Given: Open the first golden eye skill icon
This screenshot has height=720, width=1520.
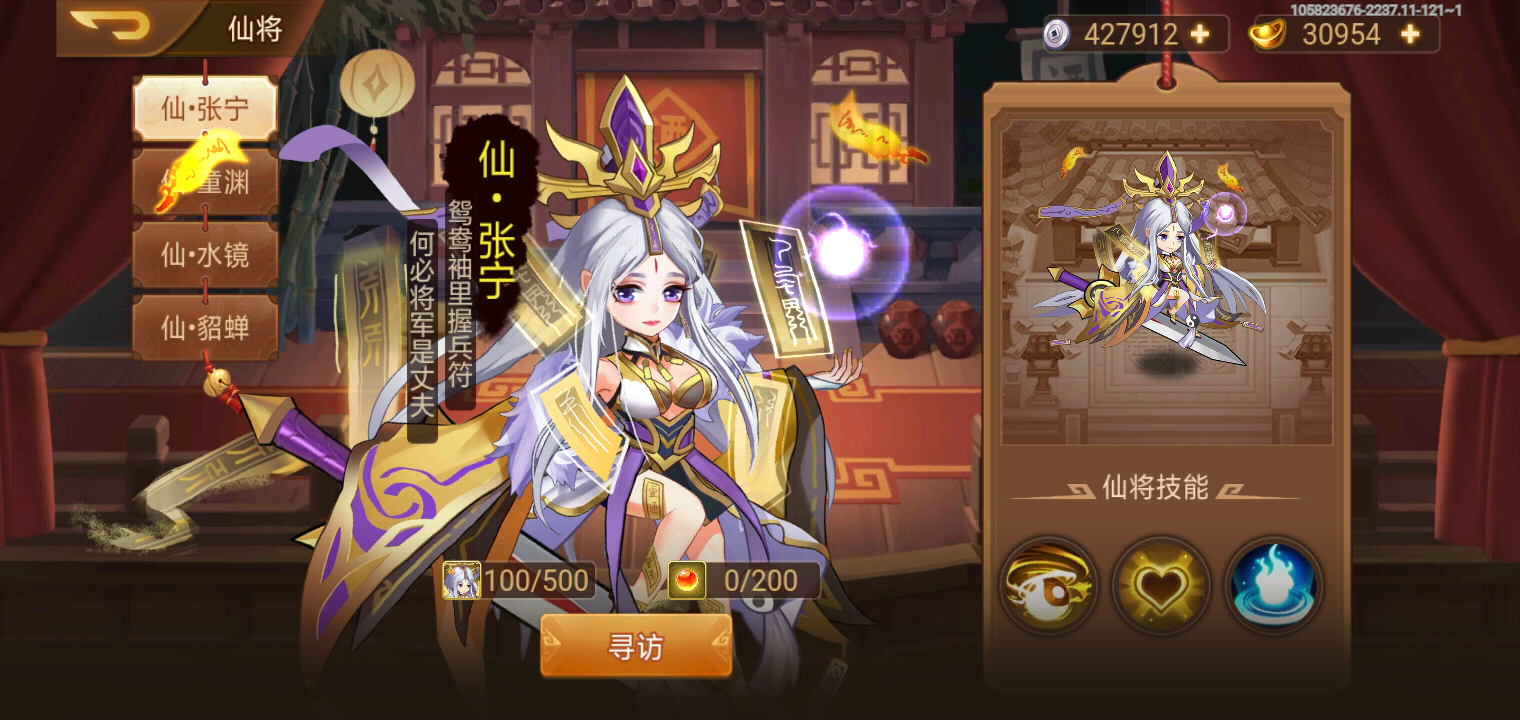Looking at the screenshot, I should [x=1052, y=585].
